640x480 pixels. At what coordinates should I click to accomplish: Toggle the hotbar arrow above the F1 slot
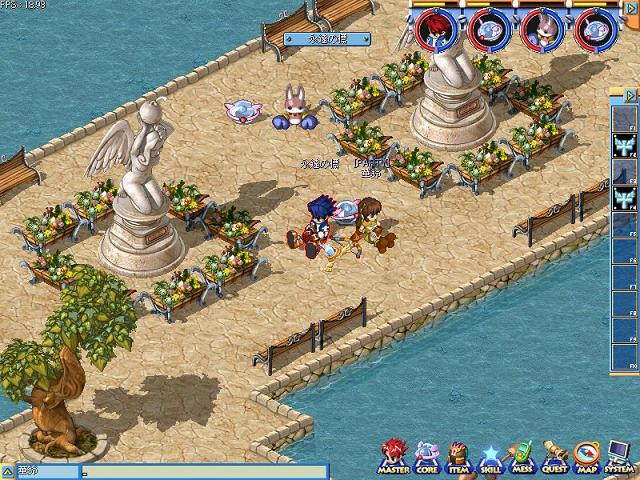coord(630,96)
